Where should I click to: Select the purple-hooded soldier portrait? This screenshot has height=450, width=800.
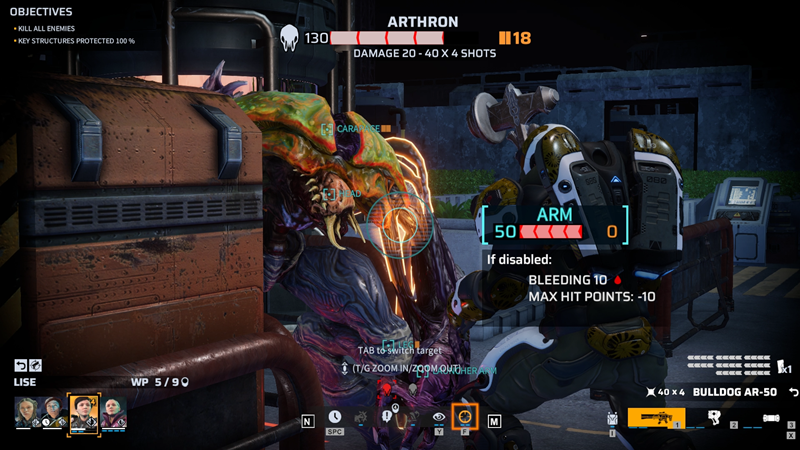coord(113,412)
